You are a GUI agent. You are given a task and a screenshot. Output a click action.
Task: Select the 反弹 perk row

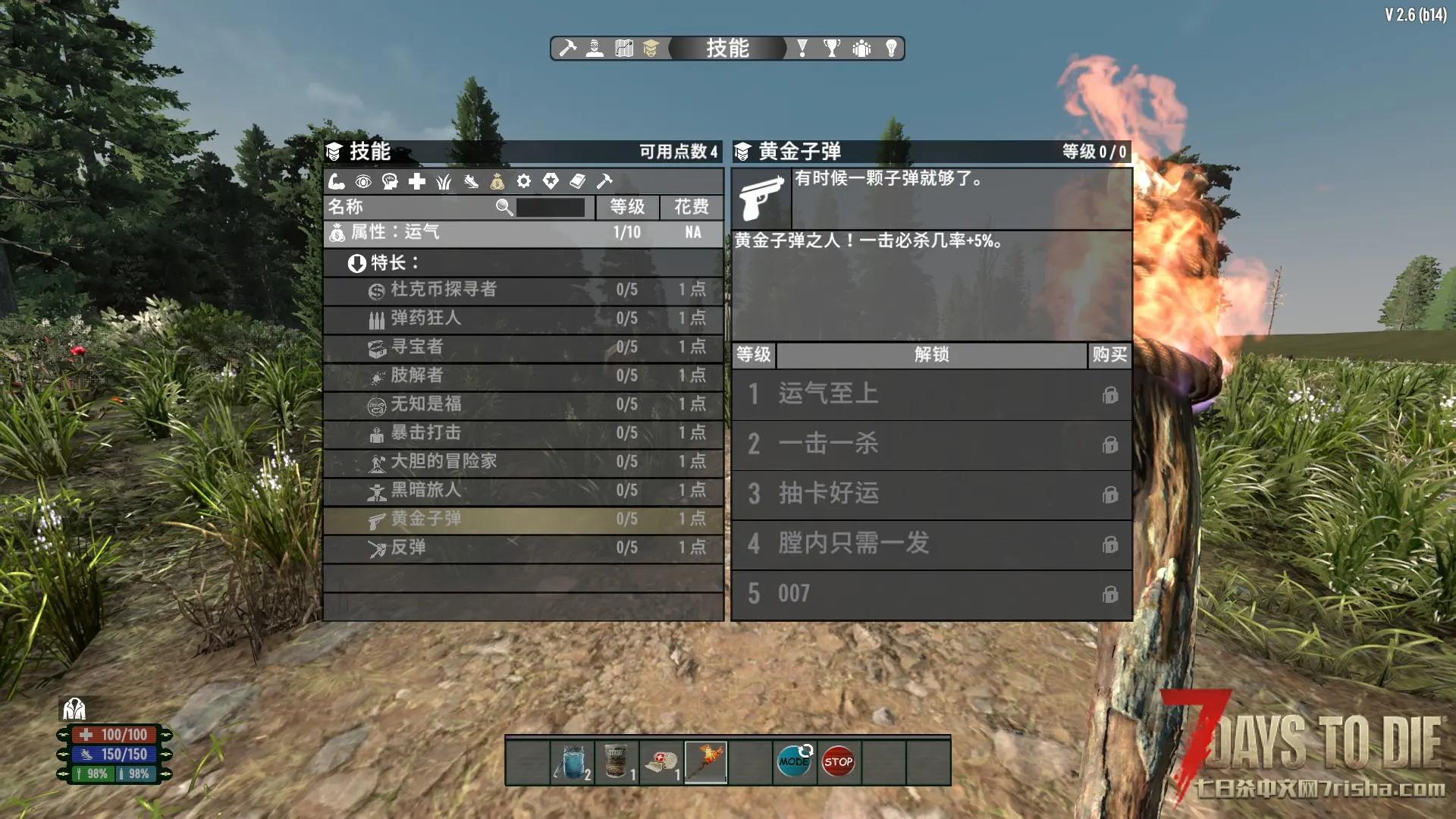(523, 548)
